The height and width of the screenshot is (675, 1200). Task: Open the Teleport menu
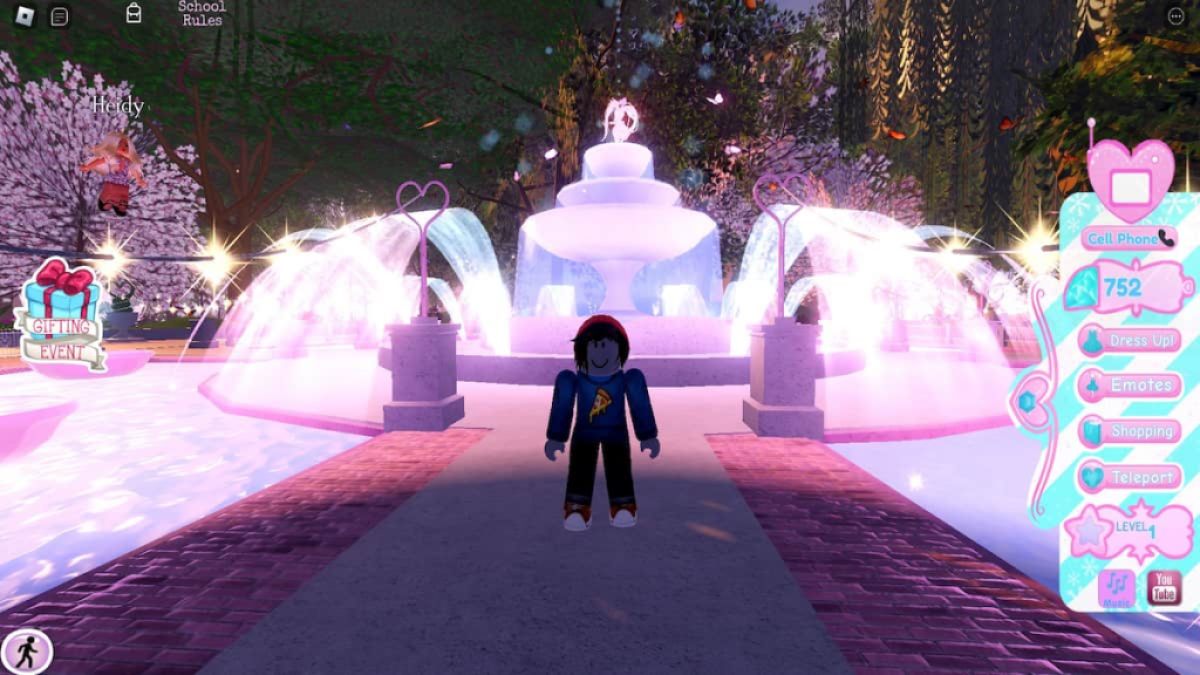[x=1130, y=477]
